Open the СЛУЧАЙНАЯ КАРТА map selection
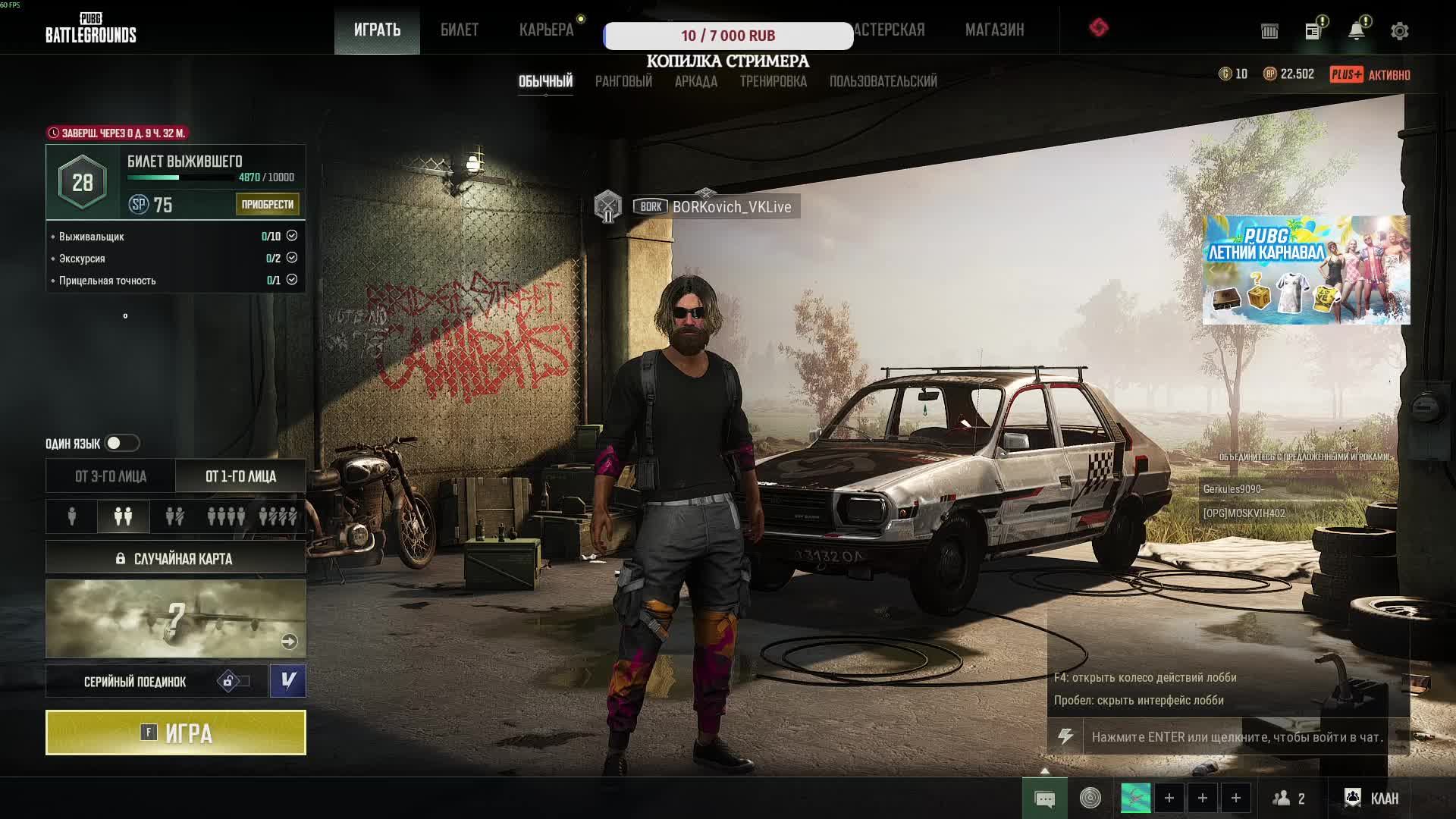Viewport: 1456px width, 819px height. tap(175, 559)
